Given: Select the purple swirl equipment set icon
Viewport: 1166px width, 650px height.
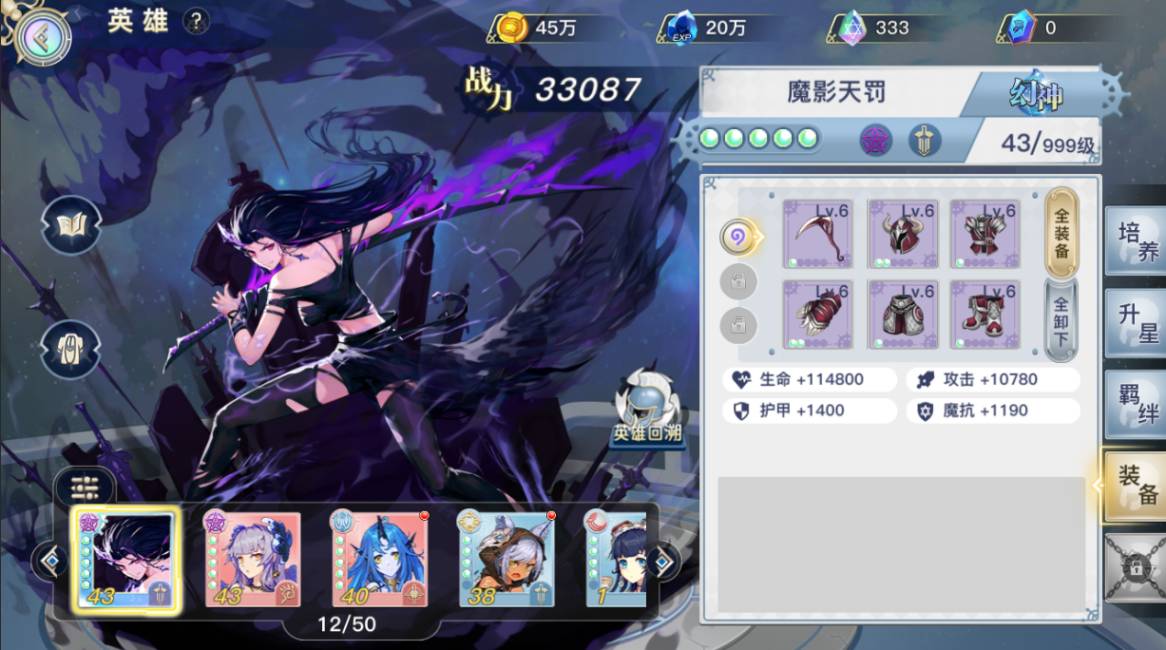Looking at the screenshot, I should coord(738,237).
